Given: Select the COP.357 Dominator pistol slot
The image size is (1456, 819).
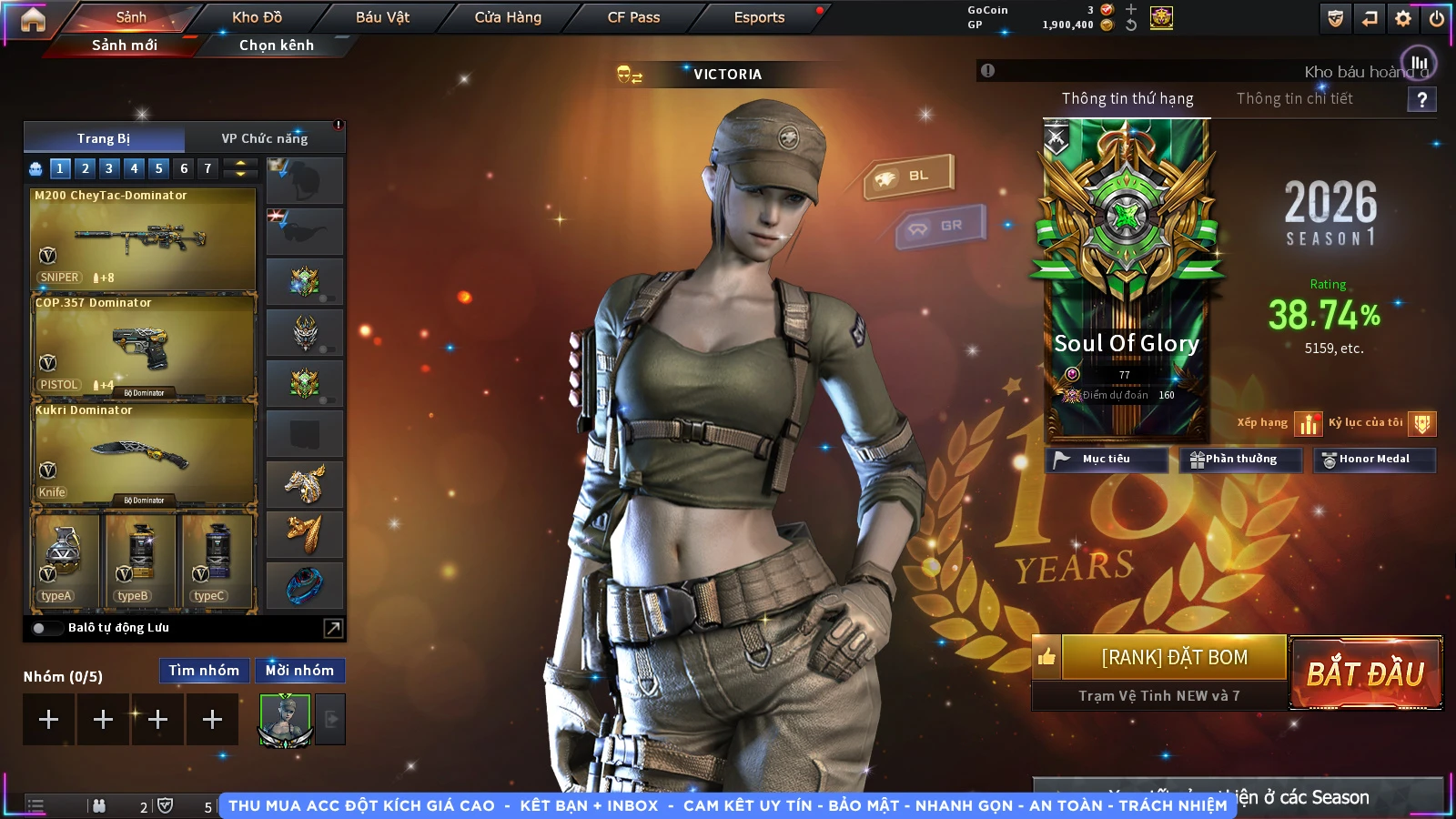Looking at the screenshot, I should pos(143,346).
